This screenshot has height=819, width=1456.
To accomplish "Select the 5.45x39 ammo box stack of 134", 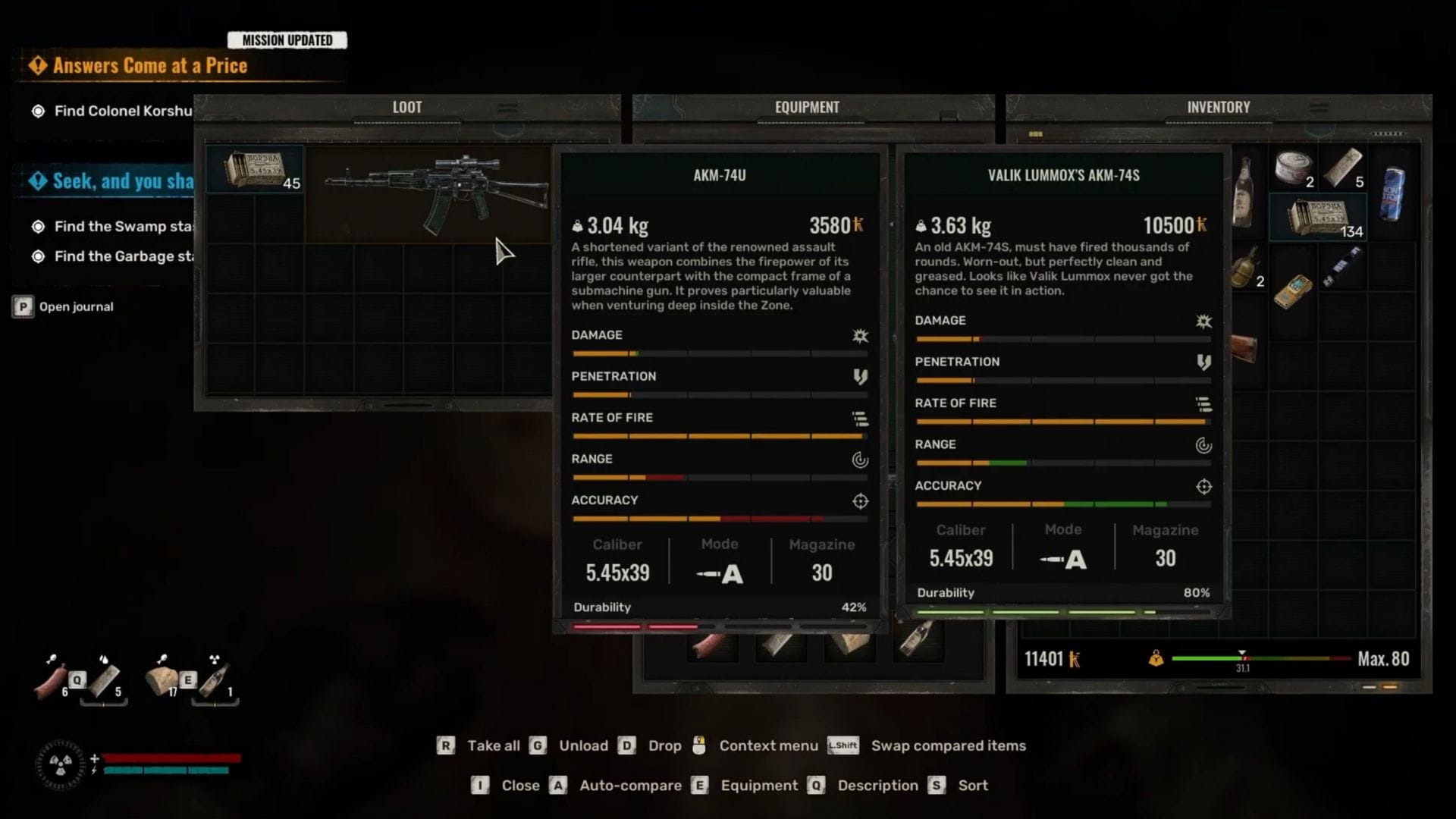I will (x=1318, y=218).
